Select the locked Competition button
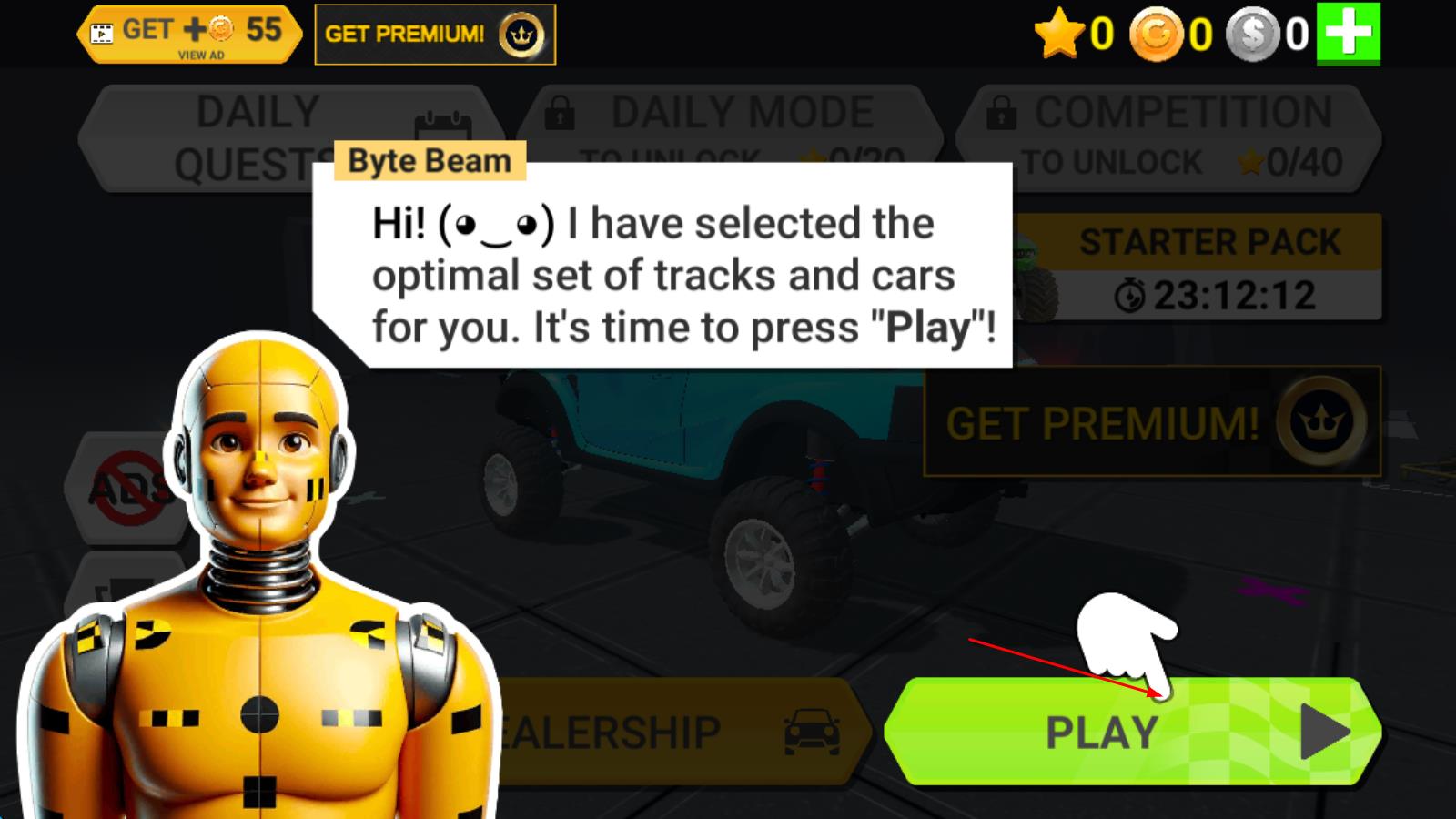Screen dimensions: 1456x819 click(1168, 136)
